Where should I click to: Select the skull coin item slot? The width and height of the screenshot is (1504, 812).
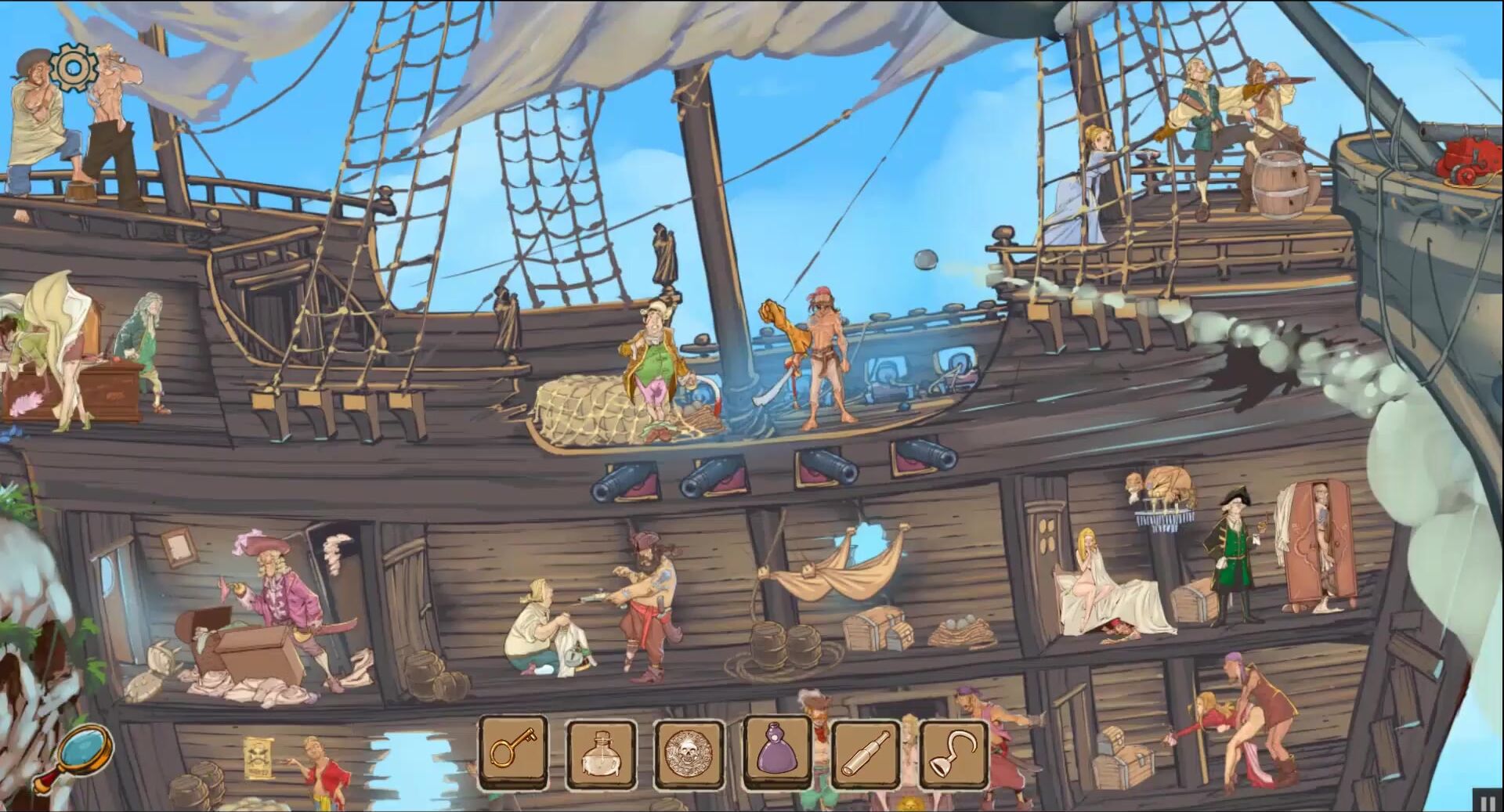point(689,753)
